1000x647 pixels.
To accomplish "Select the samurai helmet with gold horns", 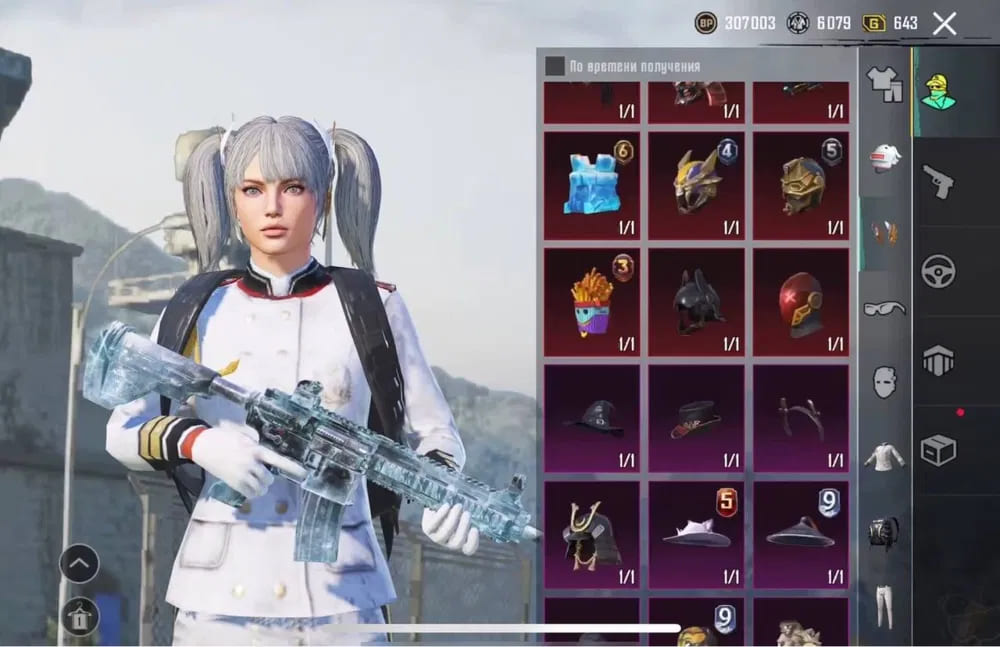I will 592,534.
